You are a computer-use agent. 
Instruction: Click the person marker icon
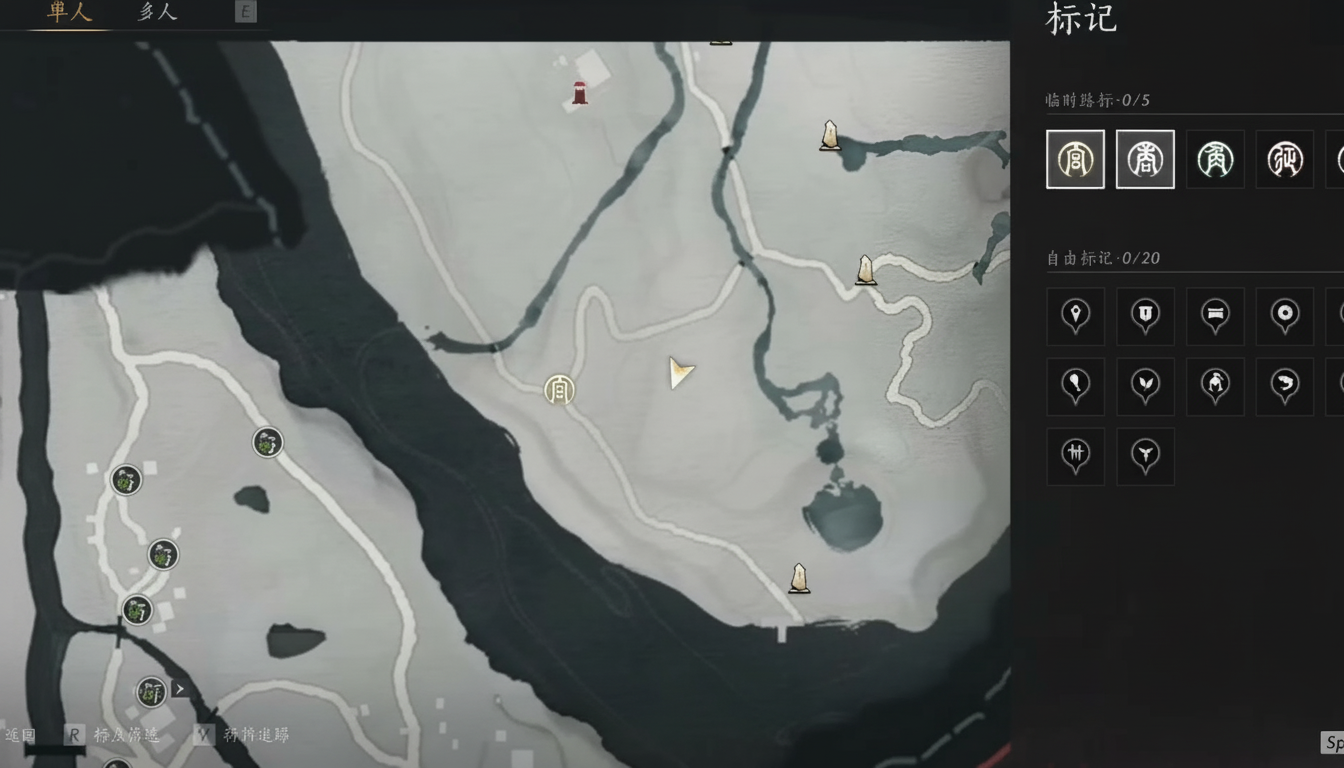[x=1215, y=386]
